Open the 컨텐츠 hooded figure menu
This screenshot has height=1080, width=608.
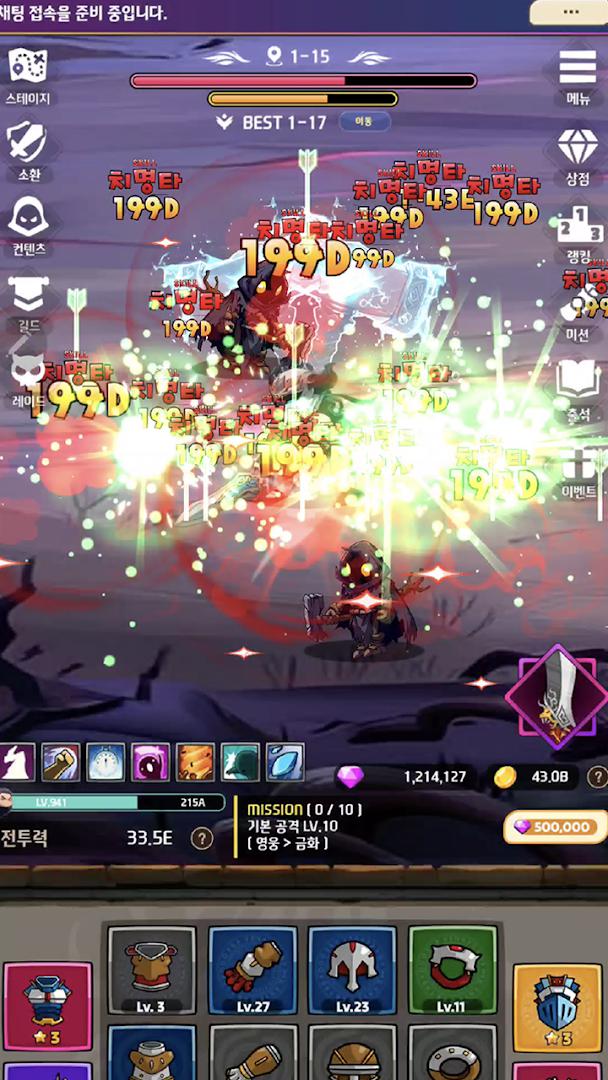pos(27,223)
